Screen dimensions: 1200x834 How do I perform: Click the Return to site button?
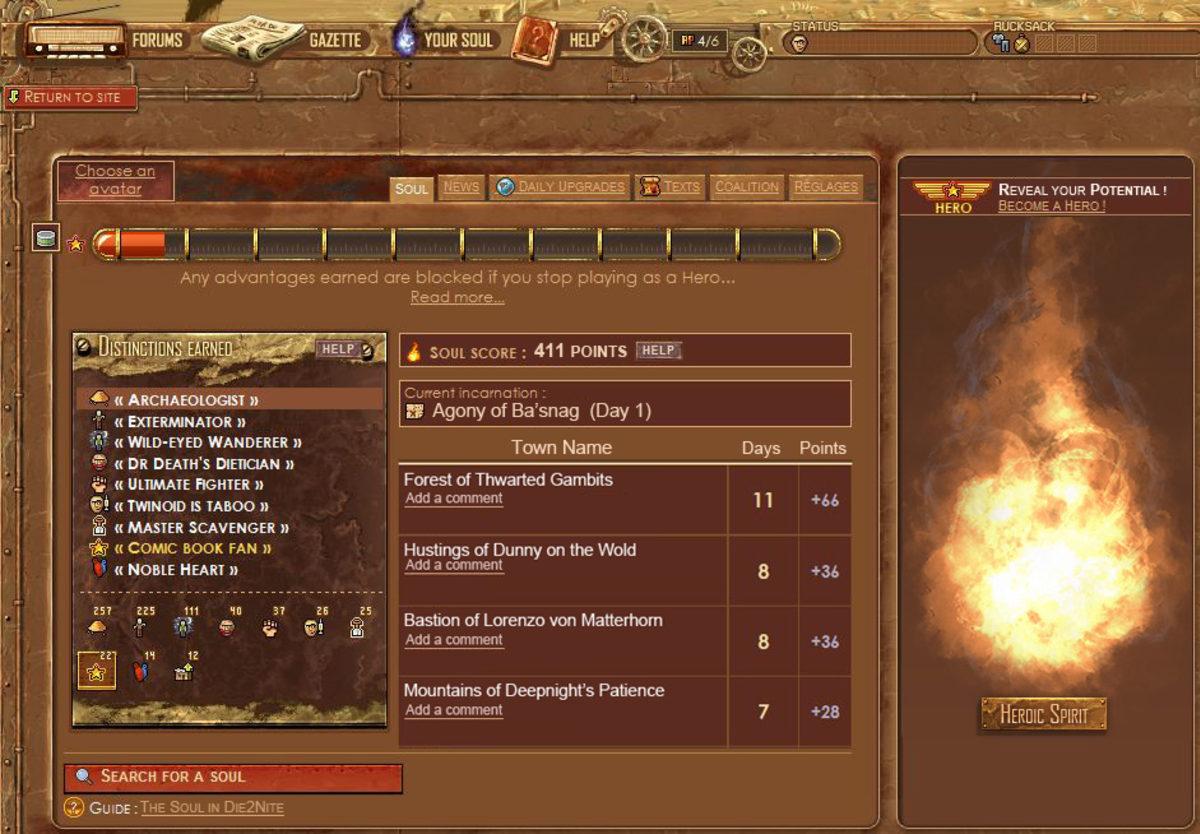71,97
